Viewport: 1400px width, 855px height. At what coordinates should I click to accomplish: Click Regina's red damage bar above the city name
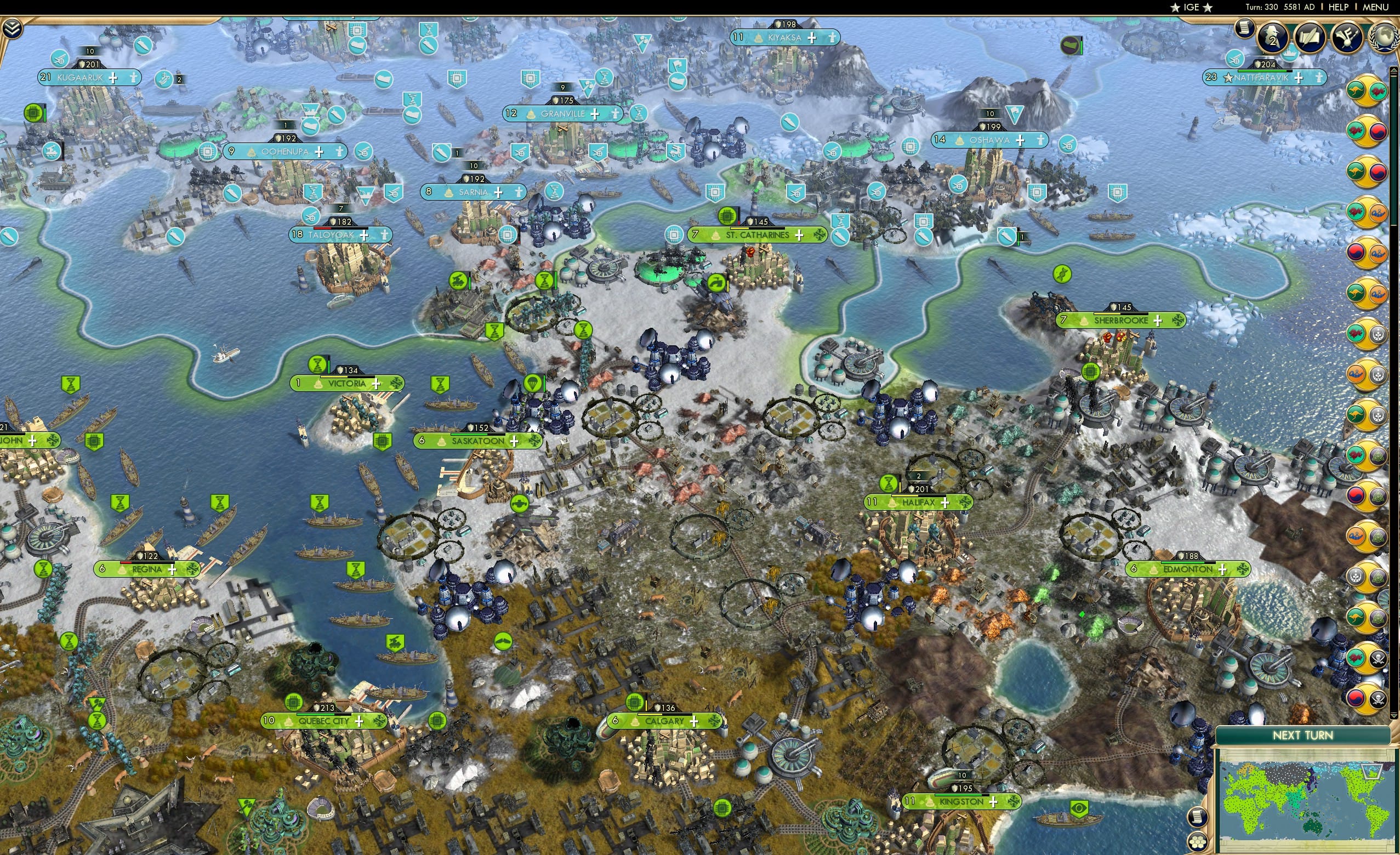coord(126,564)
